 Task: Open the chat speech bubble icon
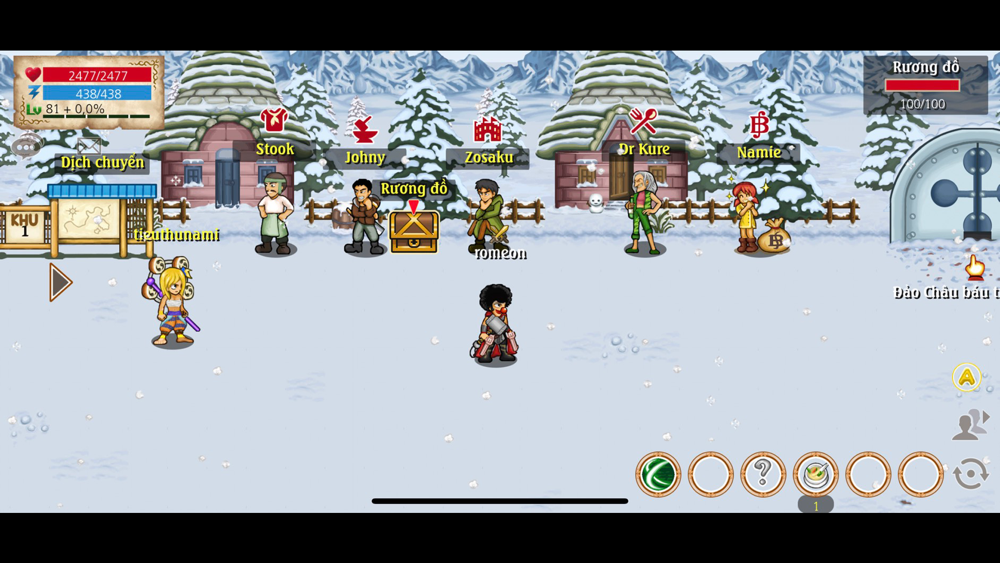pos(25,148)
